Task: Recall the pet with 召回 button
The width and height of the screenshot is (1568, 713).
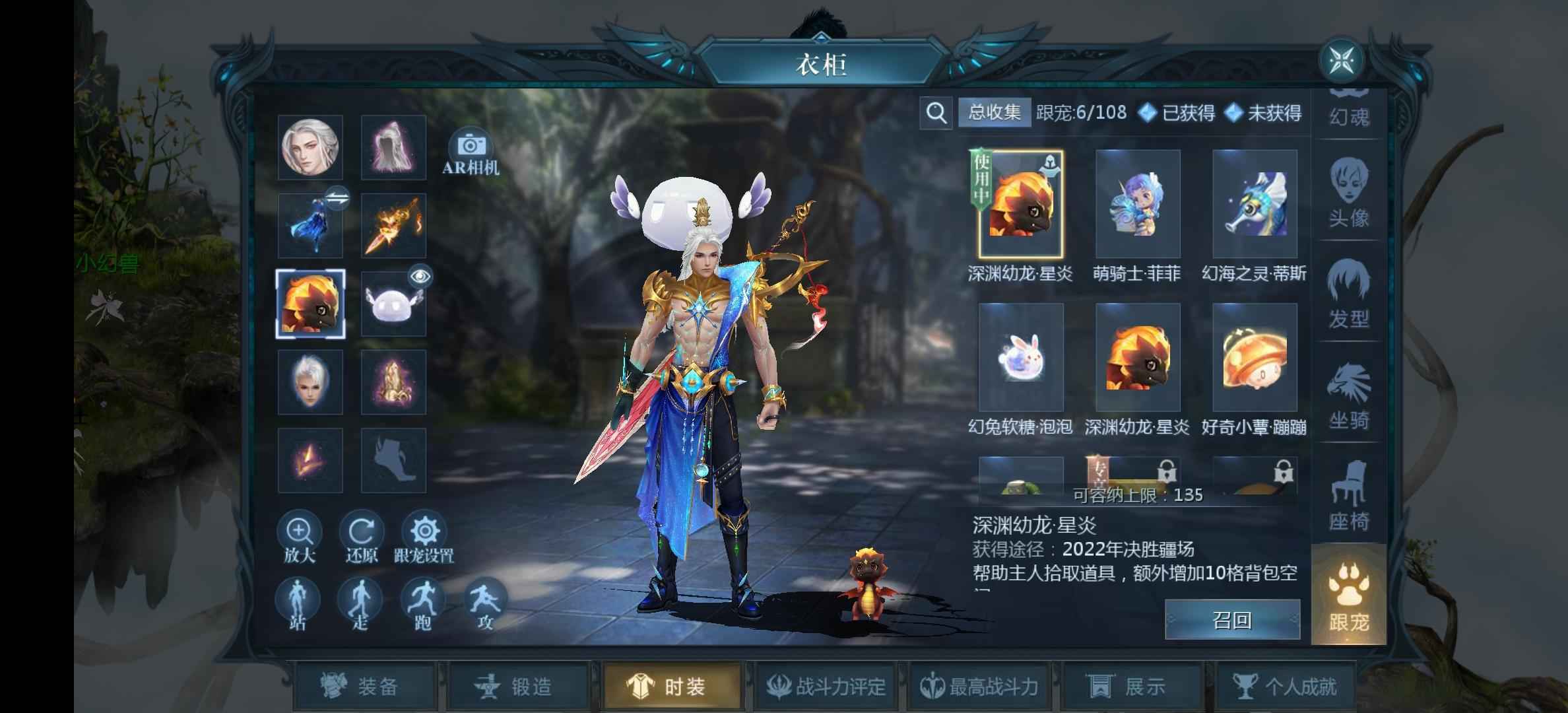Action: pos(1231,620)
